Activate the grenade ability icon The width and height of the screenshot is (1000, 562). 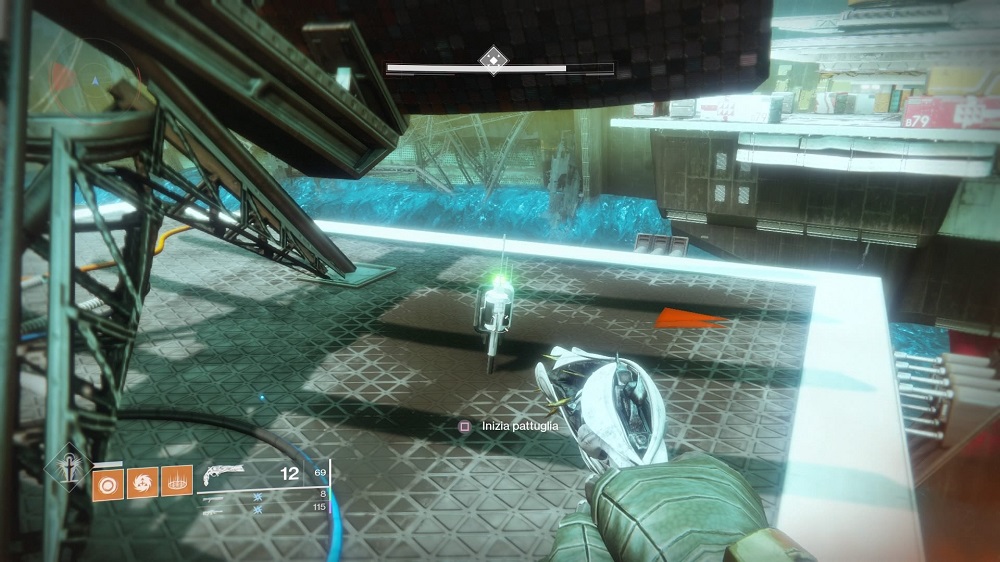point(108,482)
